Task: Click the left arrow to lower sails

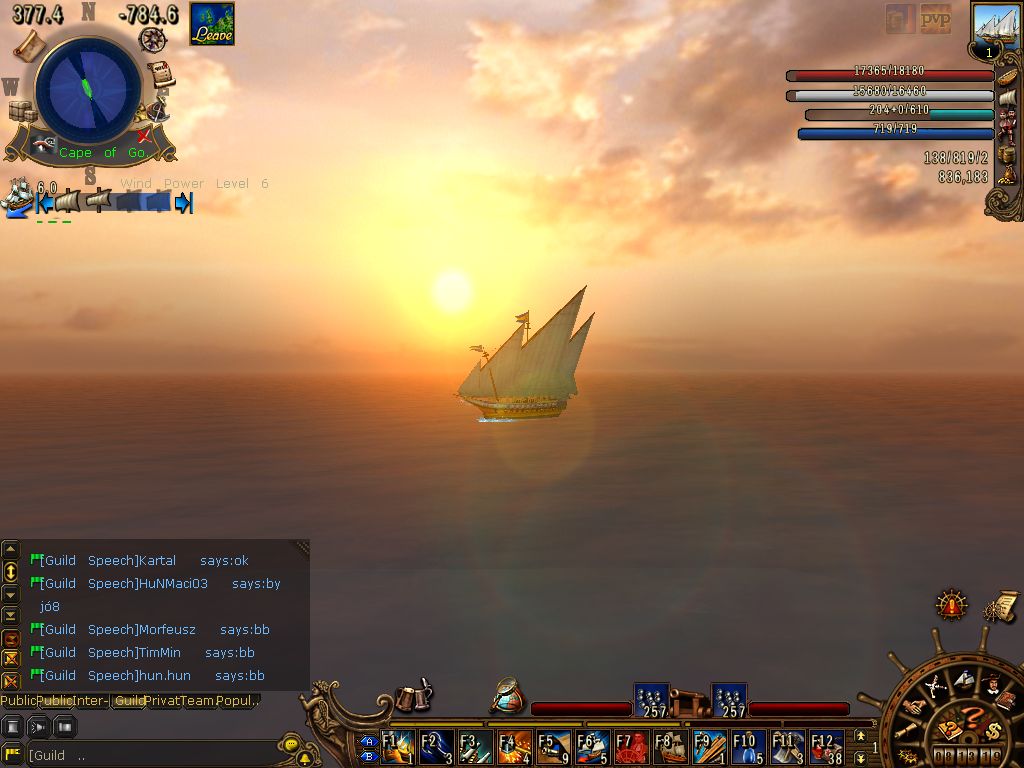Action: coord(44,203)
